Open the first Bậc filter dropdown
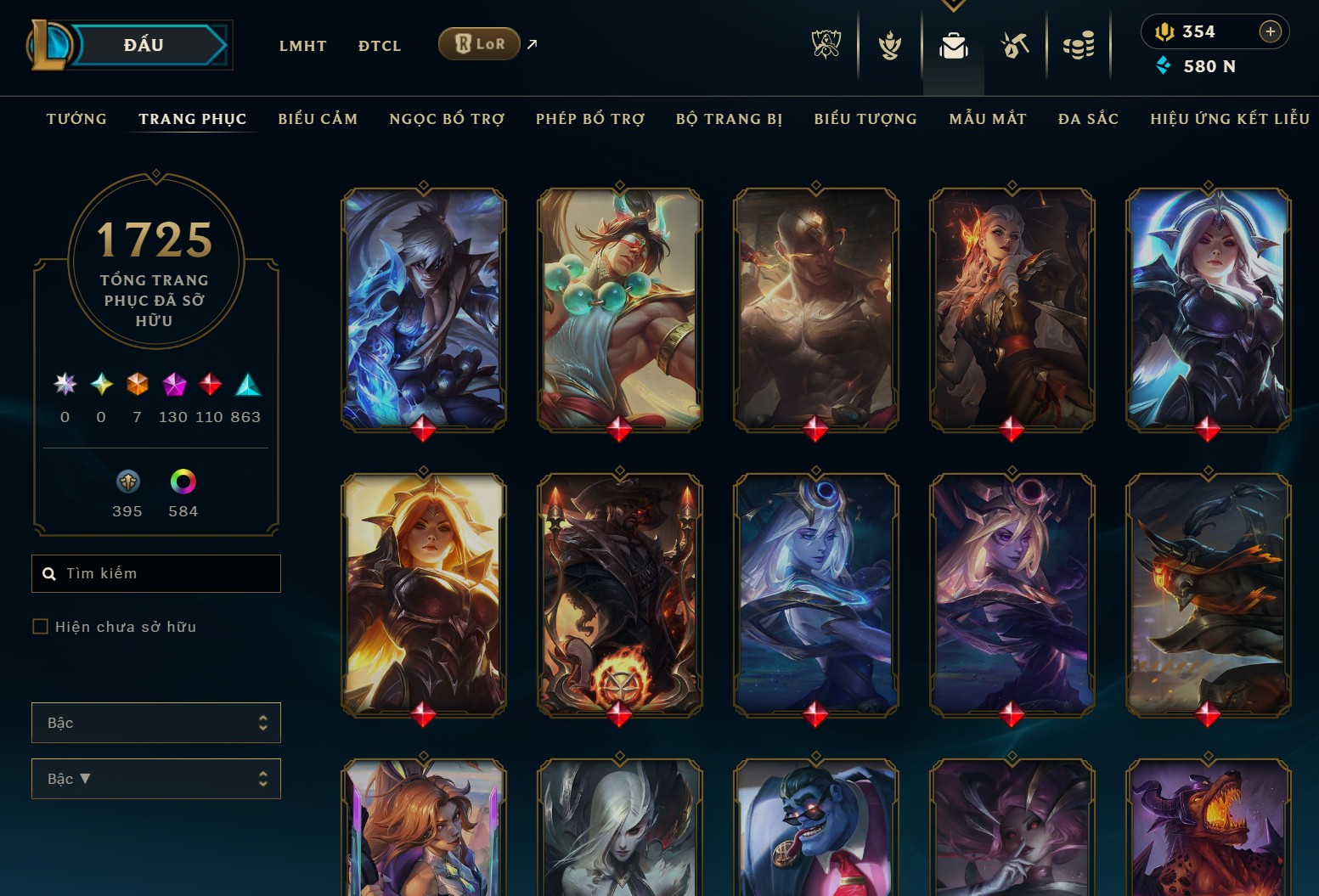Image resolution: width=1319 pixels, height=896 pixels. [156, 722]
